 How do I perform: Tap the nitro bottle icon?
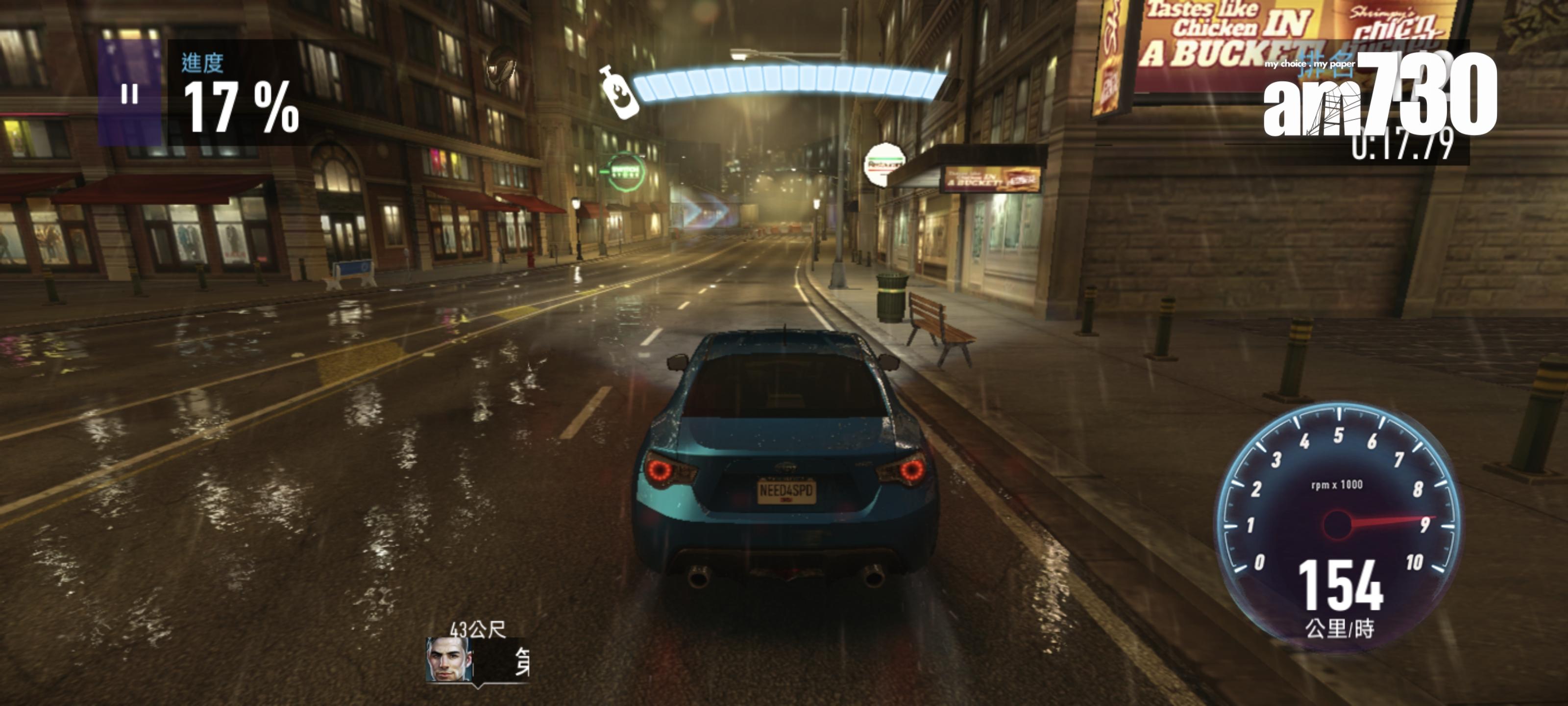coord(618,93)
